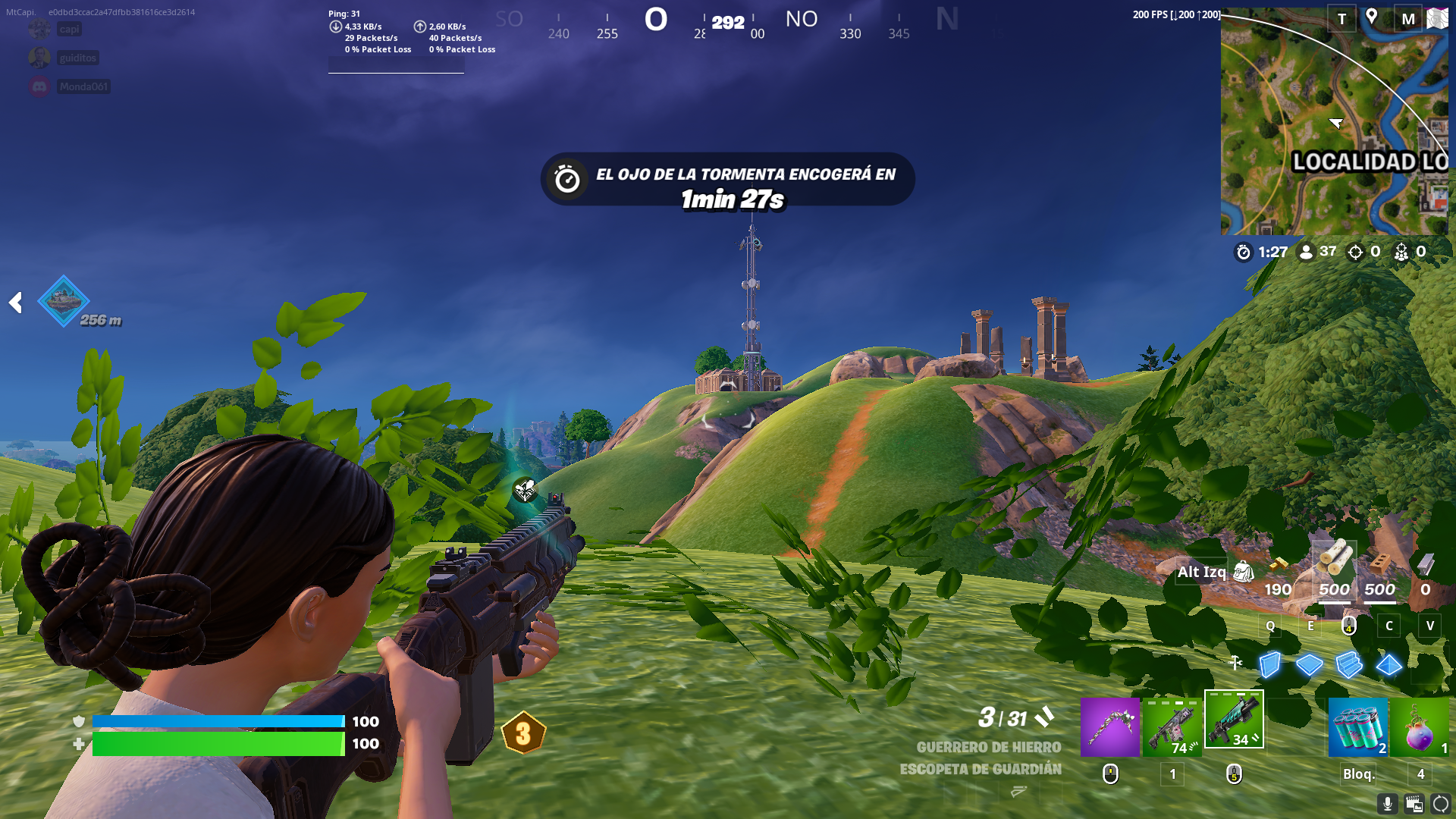This screenshot has height=819, width=1456.
Task: Toggle the microphone icon
Action: point(1387,804)
